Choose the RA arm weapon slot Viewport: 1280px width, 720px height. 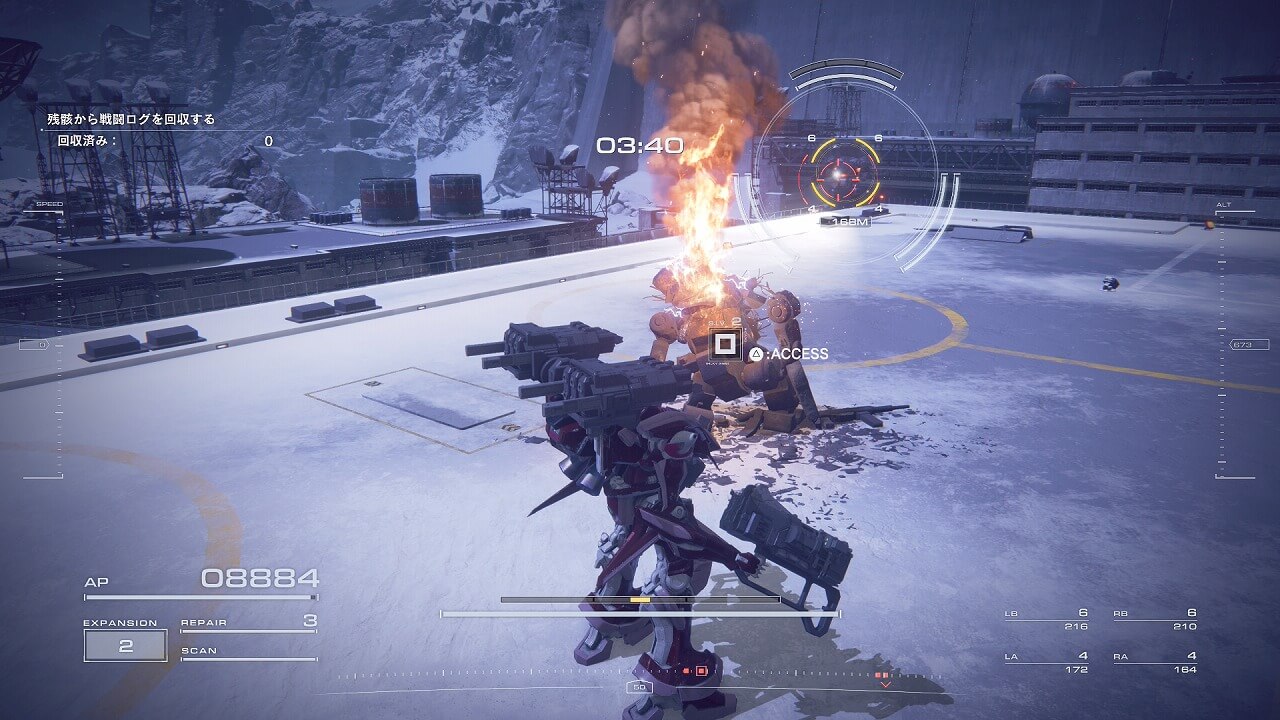pyautogui.click(x=1155, y=662)
